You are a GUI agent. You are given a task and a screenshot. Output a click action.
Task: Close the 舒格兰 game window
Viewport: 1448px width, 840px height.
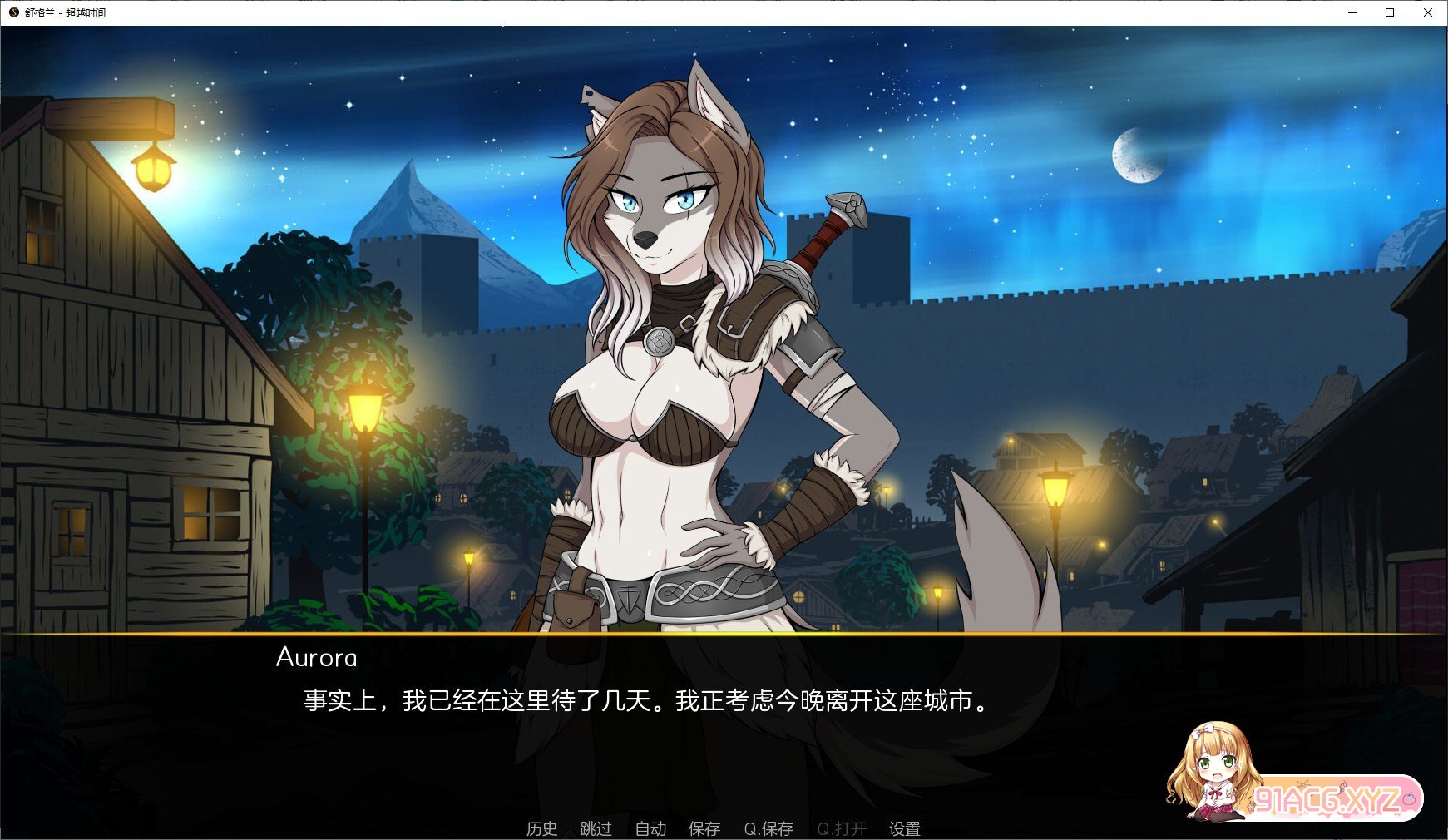pyautogui.click(x=1430, y=12)
